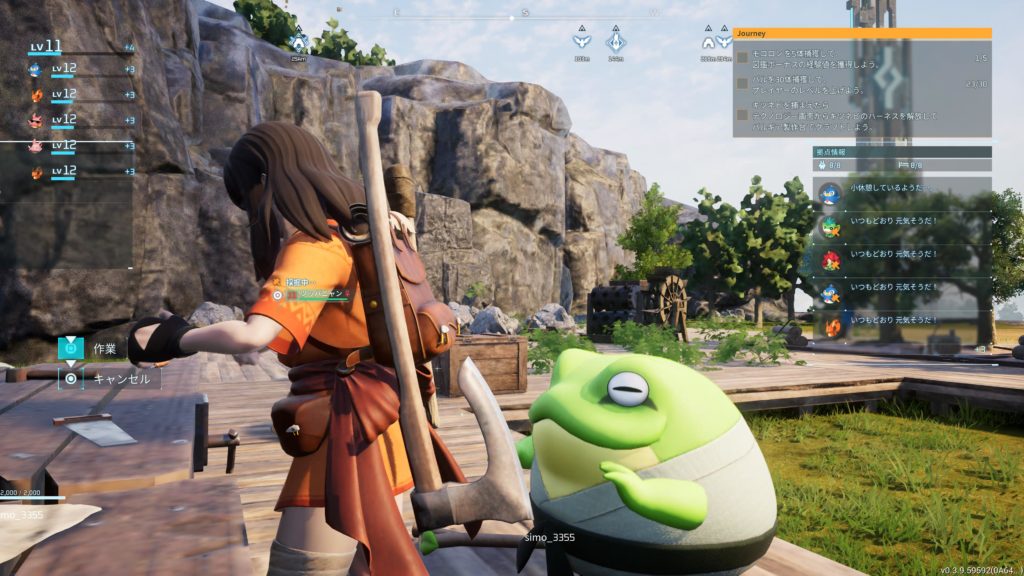Viewport: 1024px width, 576px height.
Task: Tick the モコロン capture objective checkbox
Action: pos(742,58)
